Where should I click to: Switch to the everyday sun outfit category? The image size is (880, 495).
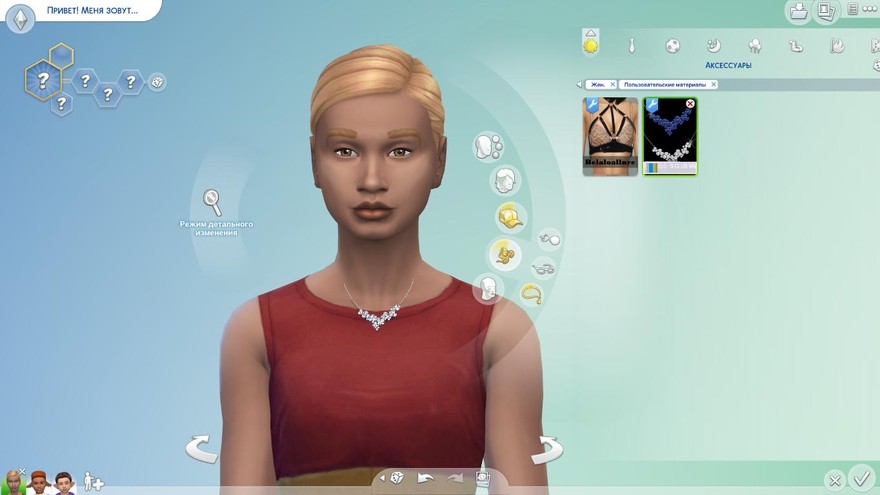click(591, 44)
